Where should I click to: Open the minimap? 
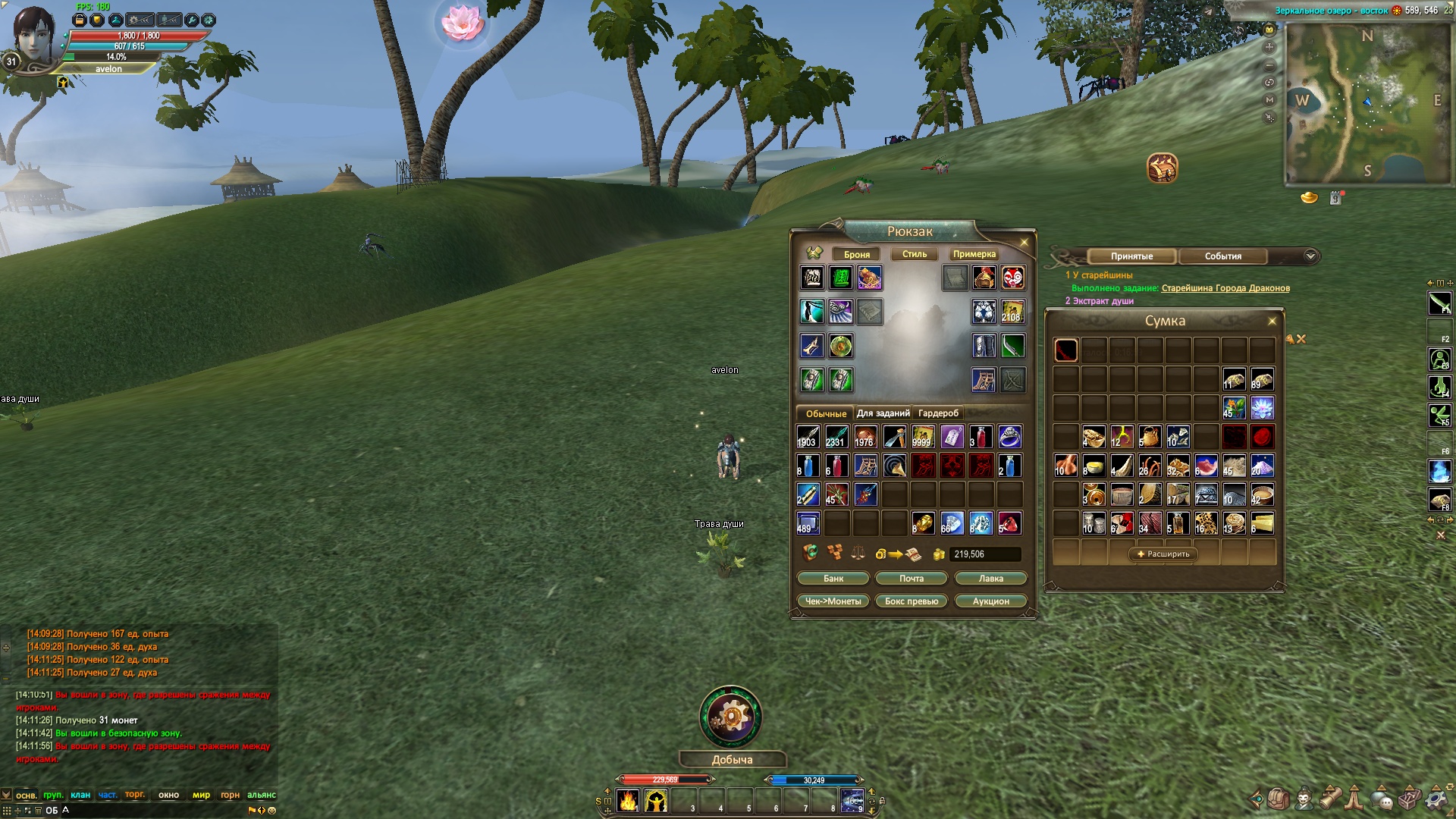(1367, 102)
